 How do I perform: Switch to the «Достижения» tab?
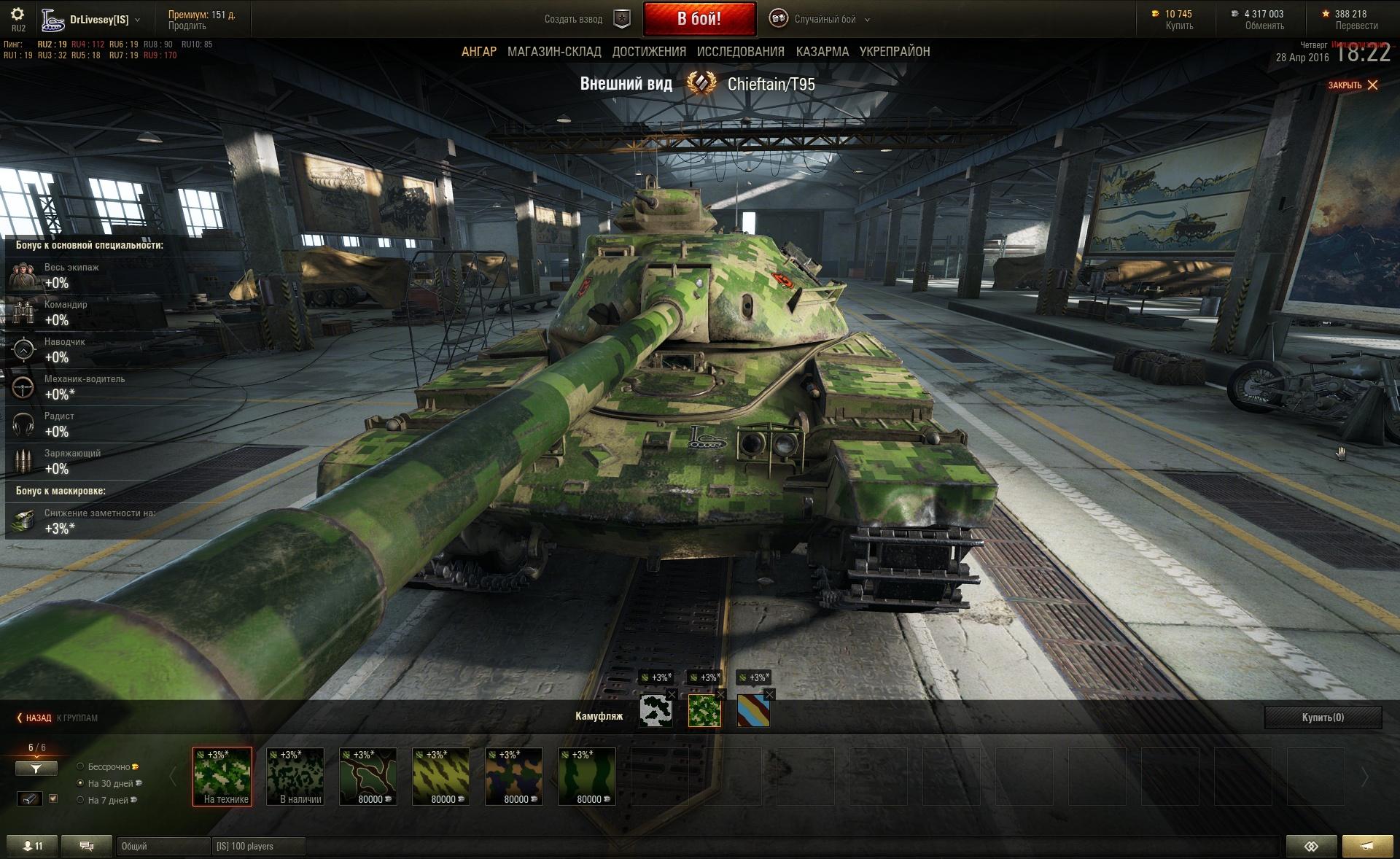649,52
